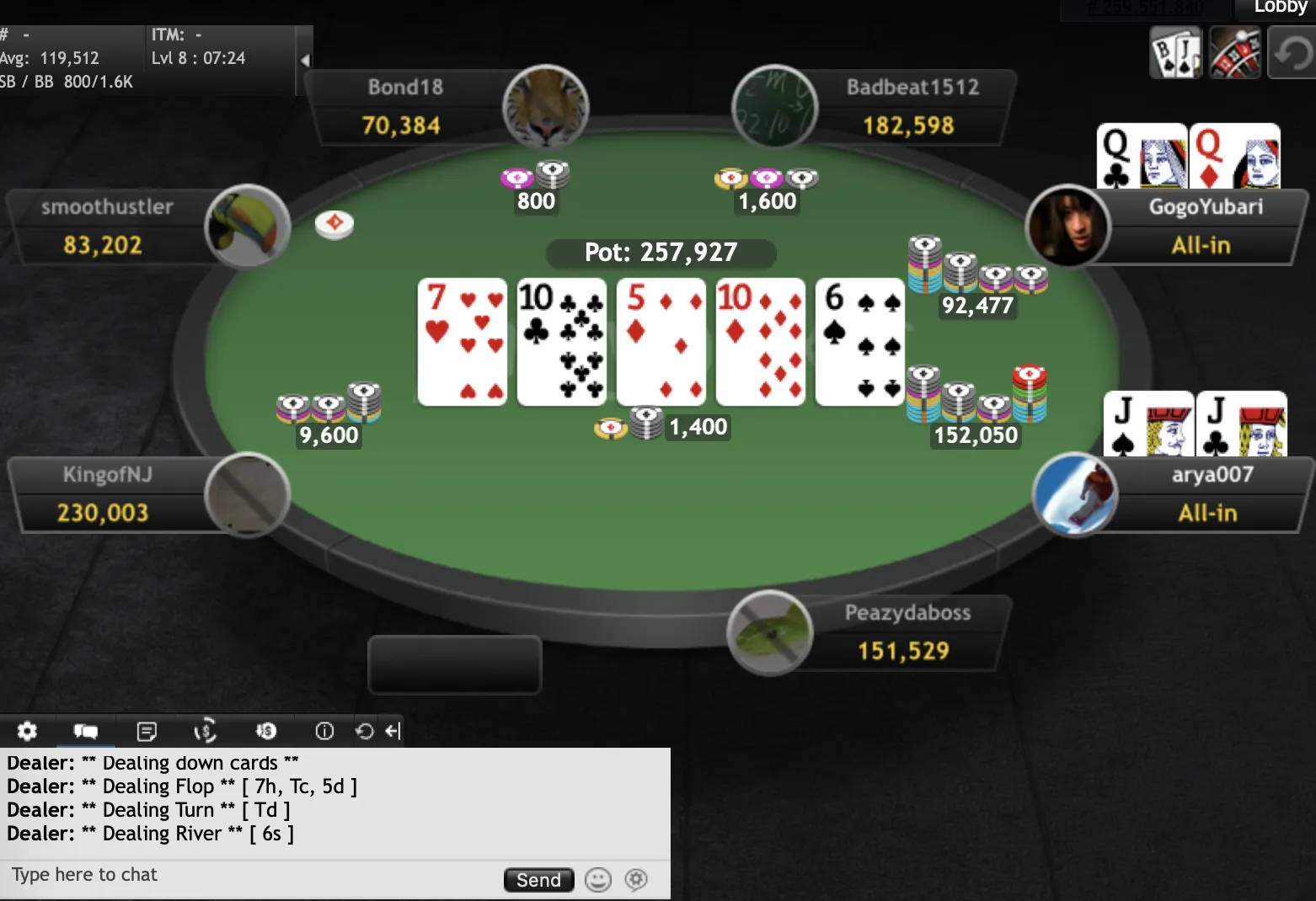Viewport: 1316px width, 901px height.
Task: Click KingofNJ's avatar
Action: coord(248,494)
